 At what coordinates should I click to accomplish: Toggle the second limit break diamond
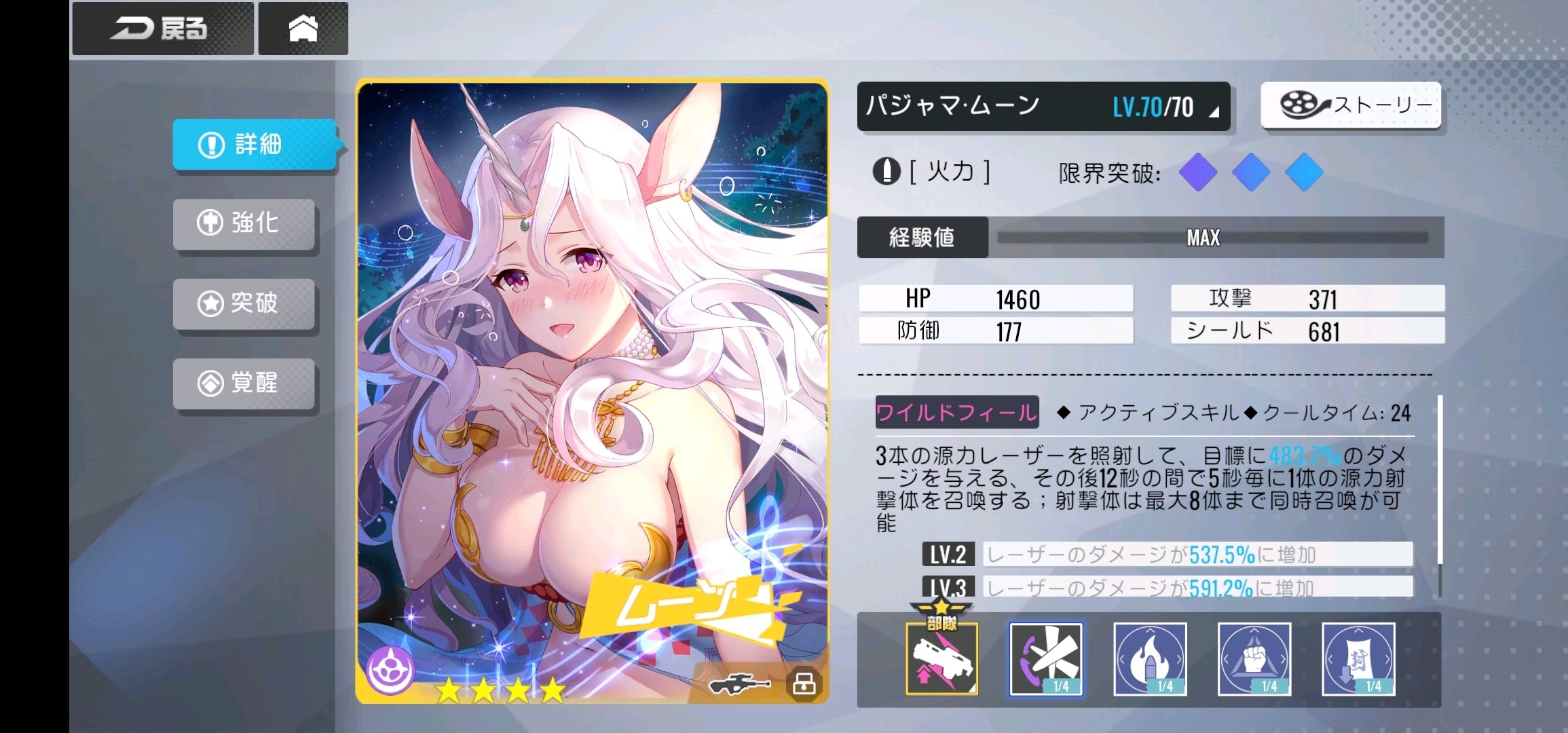tap(1251, 173)
